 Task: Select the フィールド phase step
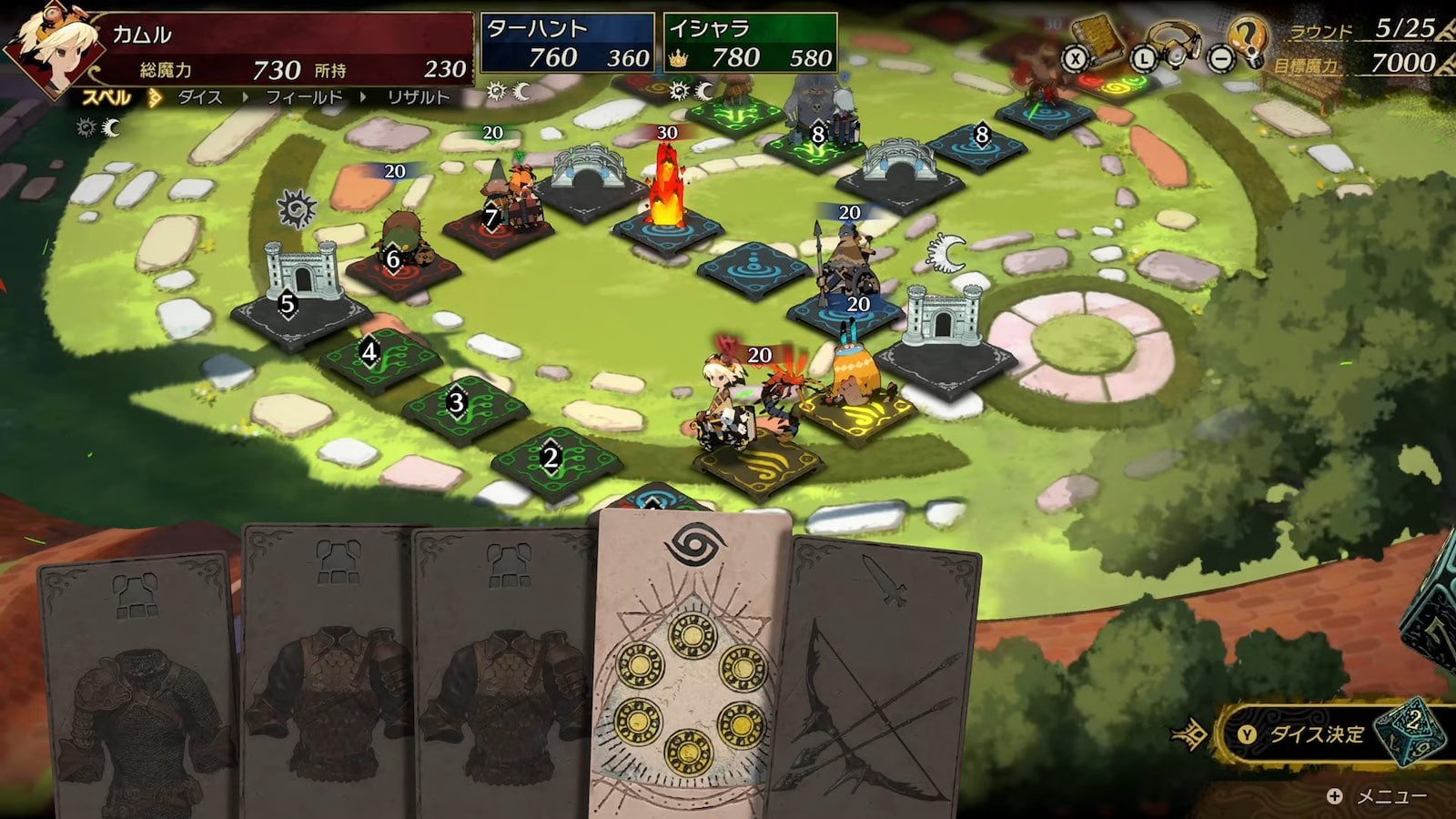(x=304, y=97)
